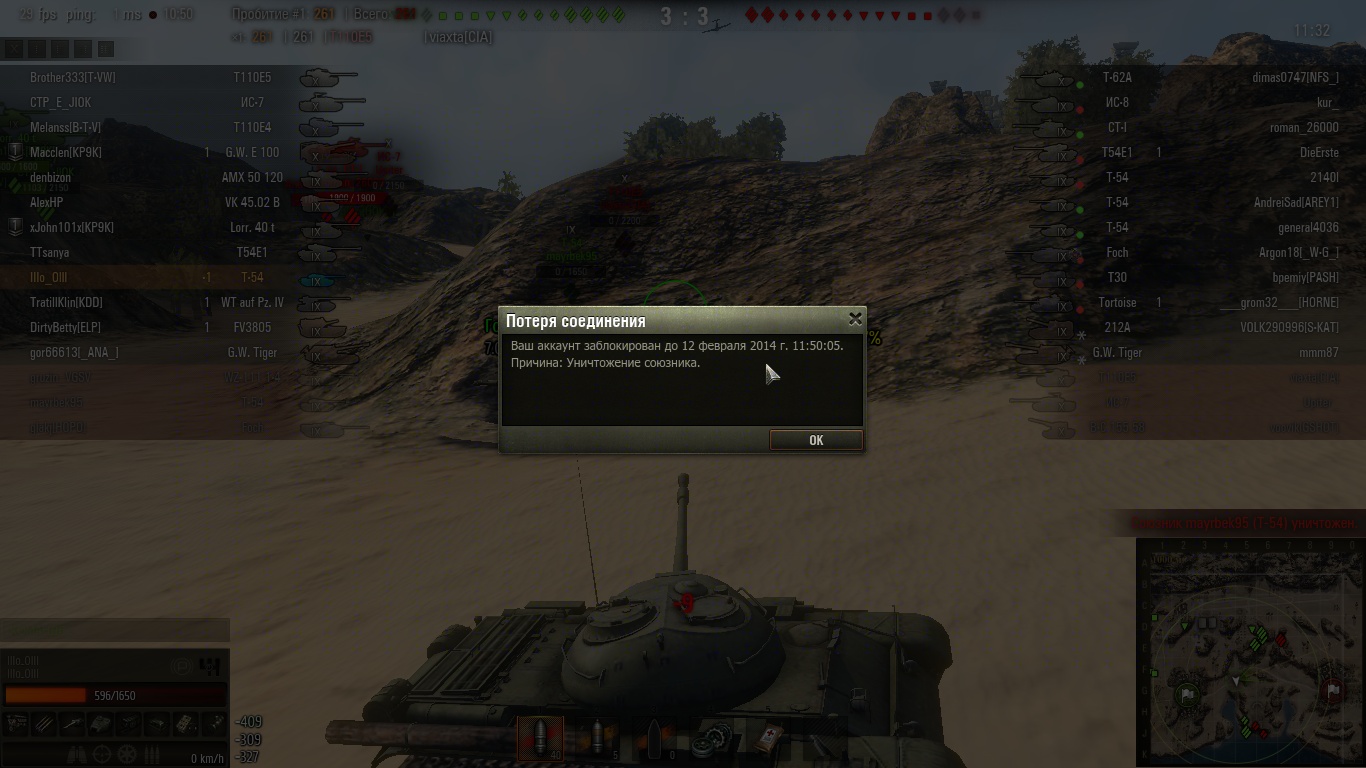Click the first player-panel mode button

[14, 48]
